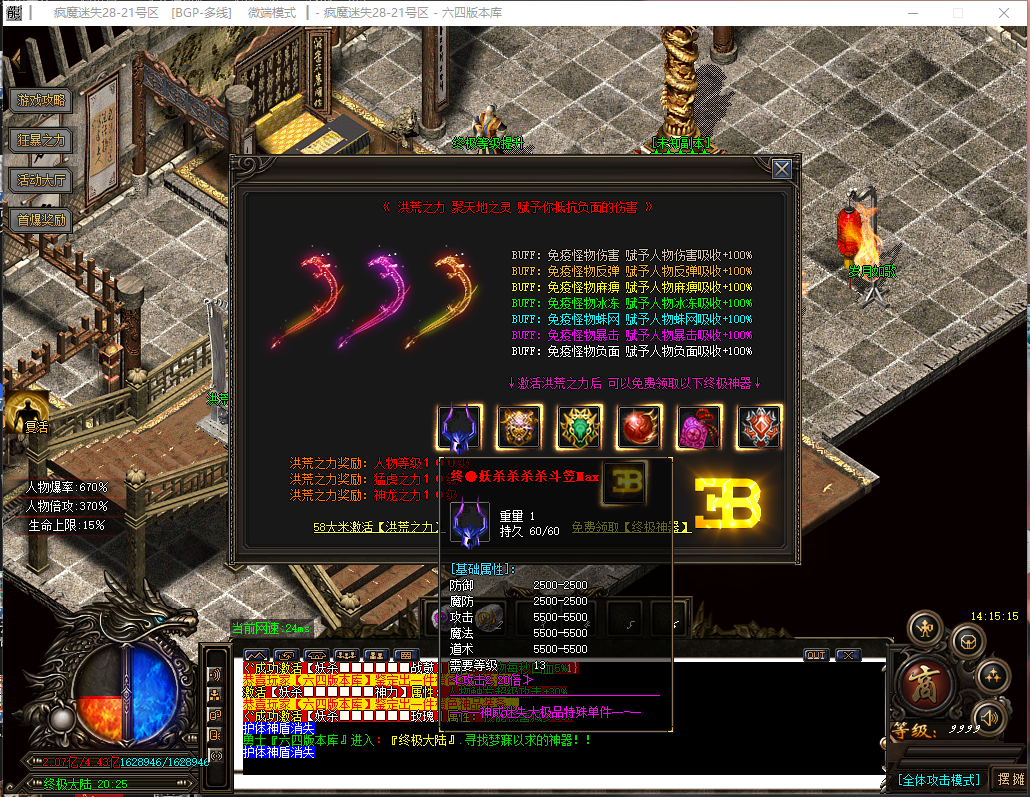1030x797 pixels.
Task: Open the 活动大厅 side button
Action: pos(41,180)
